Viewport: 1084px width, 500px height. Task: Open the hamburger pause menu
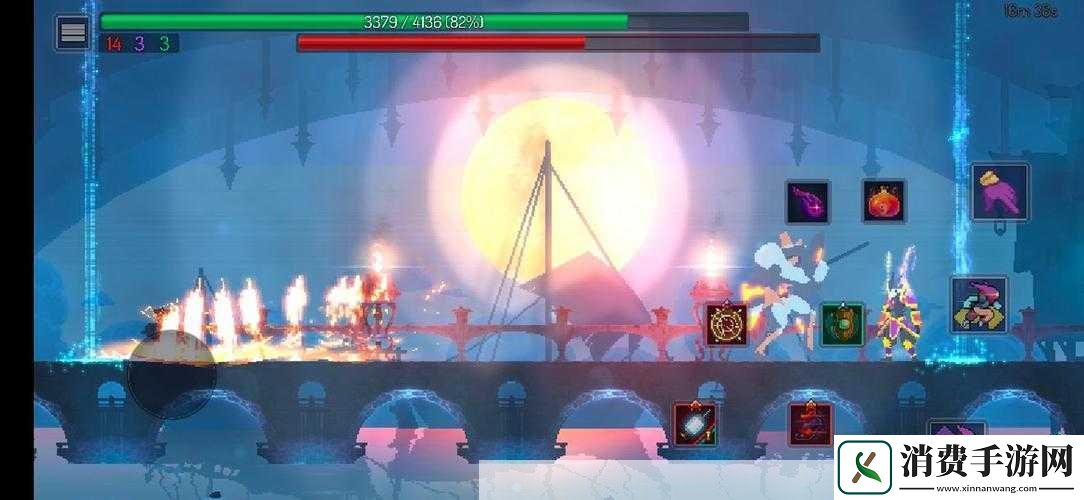point(72,32)
